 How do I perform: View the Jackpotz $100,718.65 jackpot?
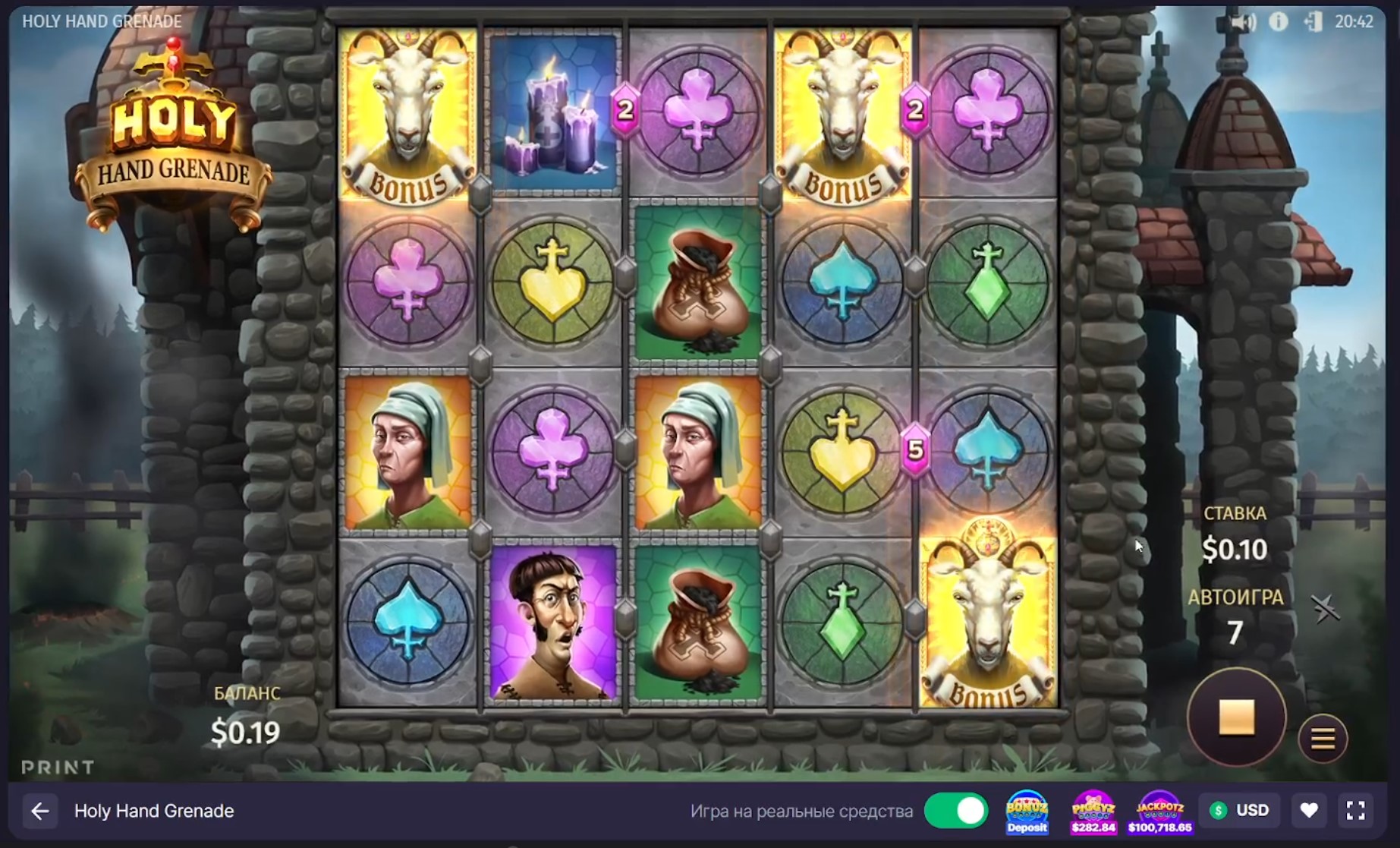[x=1159, y=812]
